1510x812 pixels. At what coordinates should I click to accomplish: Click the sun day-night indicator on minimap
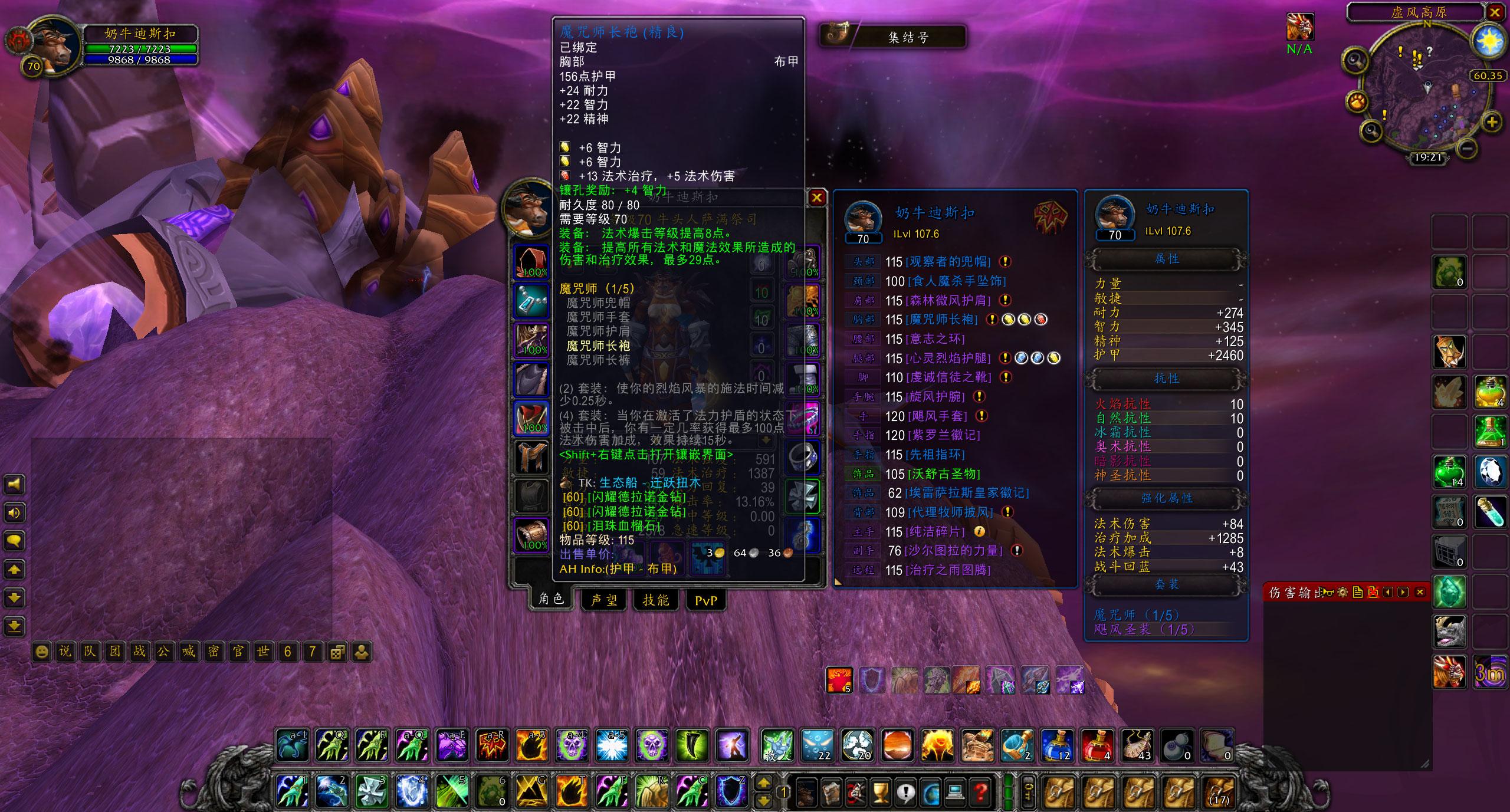1489,41
